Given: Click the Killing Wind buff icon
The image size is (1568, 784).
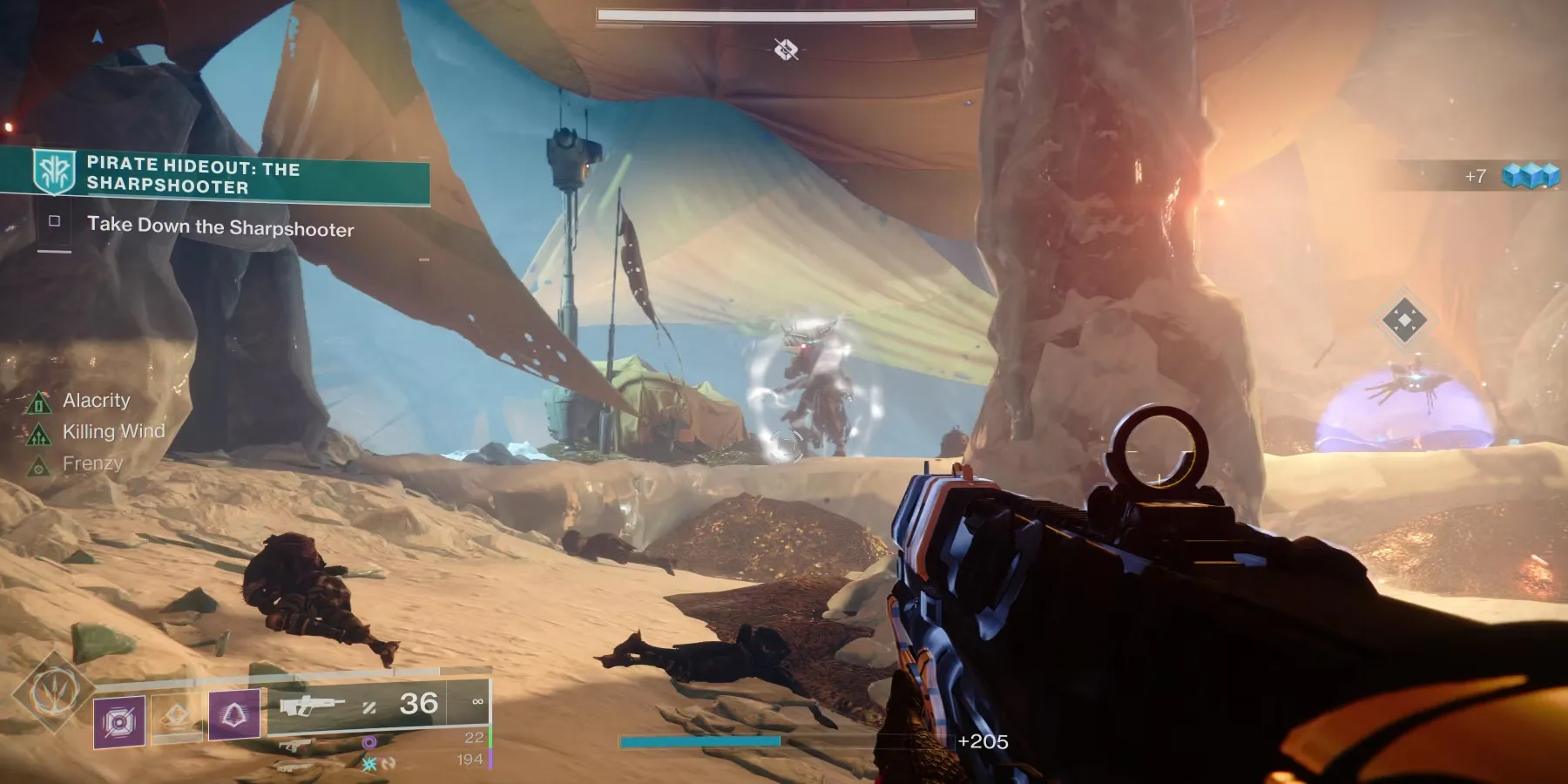Looking at the screenshot, I should (x=38, y=433).
